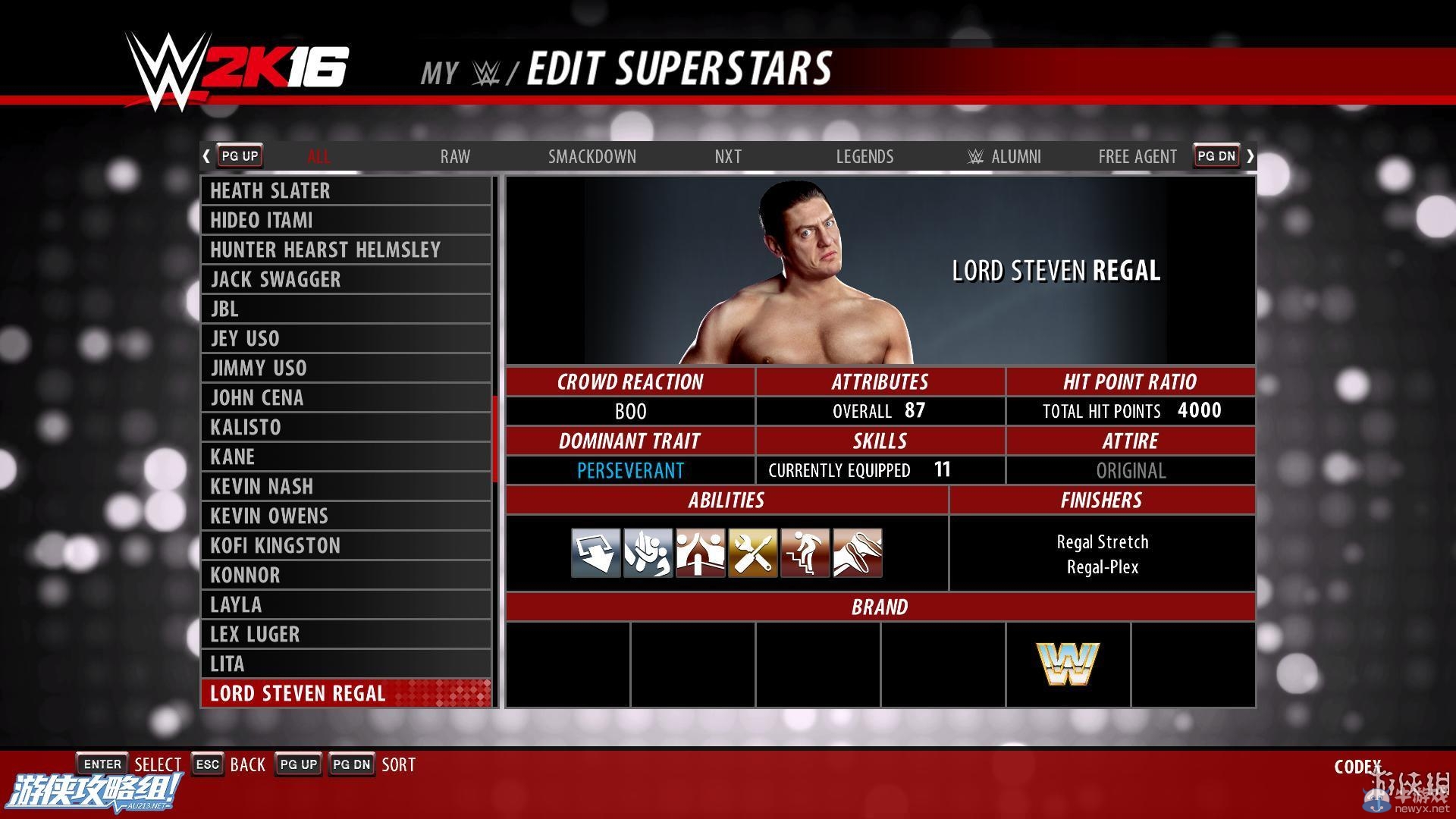Open the SMACKDOWN roster tab
The width and height of the screenshot is (1456, 819).
(x=592, y=156)
